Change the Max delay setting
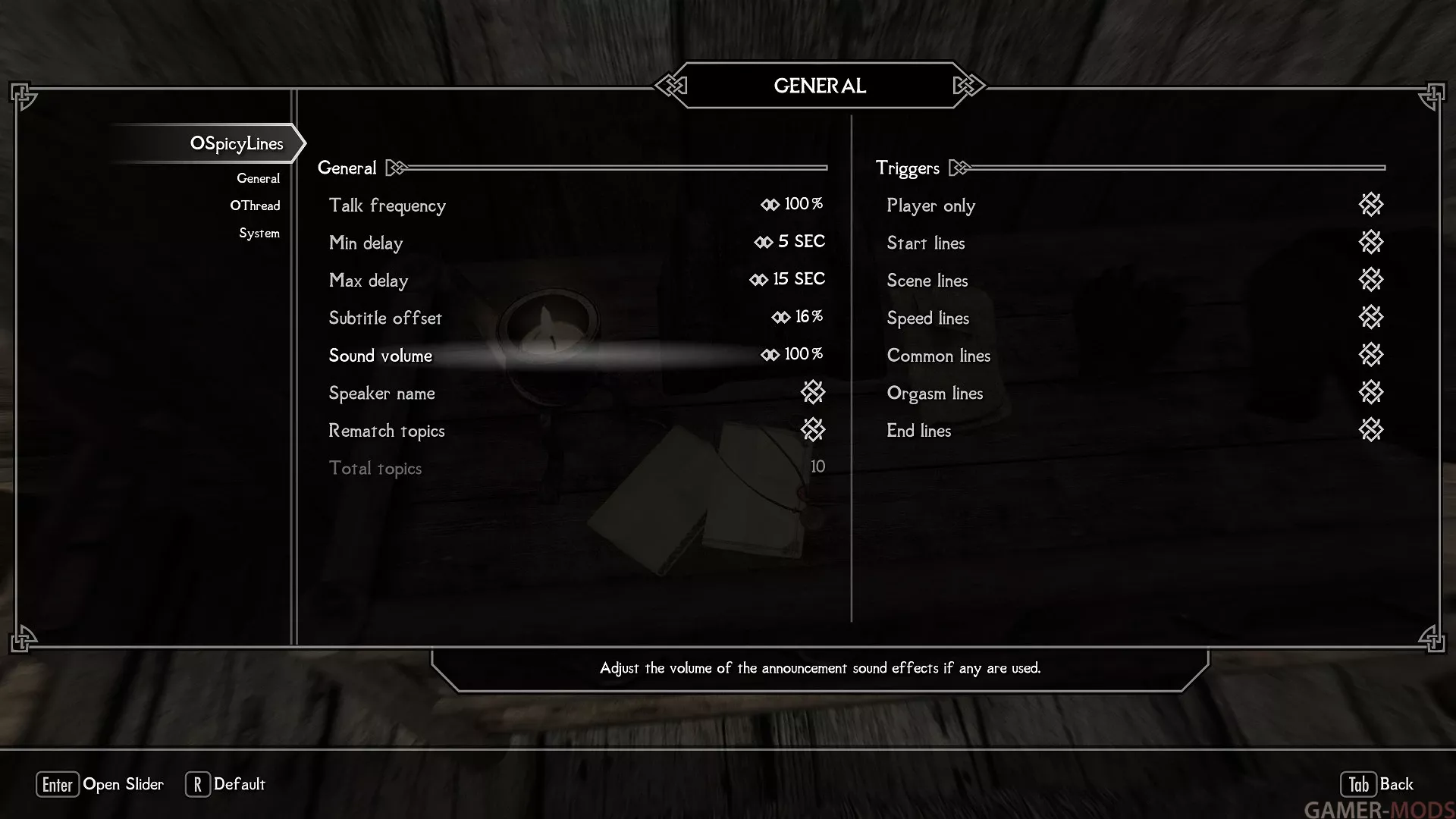Image resolution: width=1456 pixels, height=819 pixels. point(576,280)
